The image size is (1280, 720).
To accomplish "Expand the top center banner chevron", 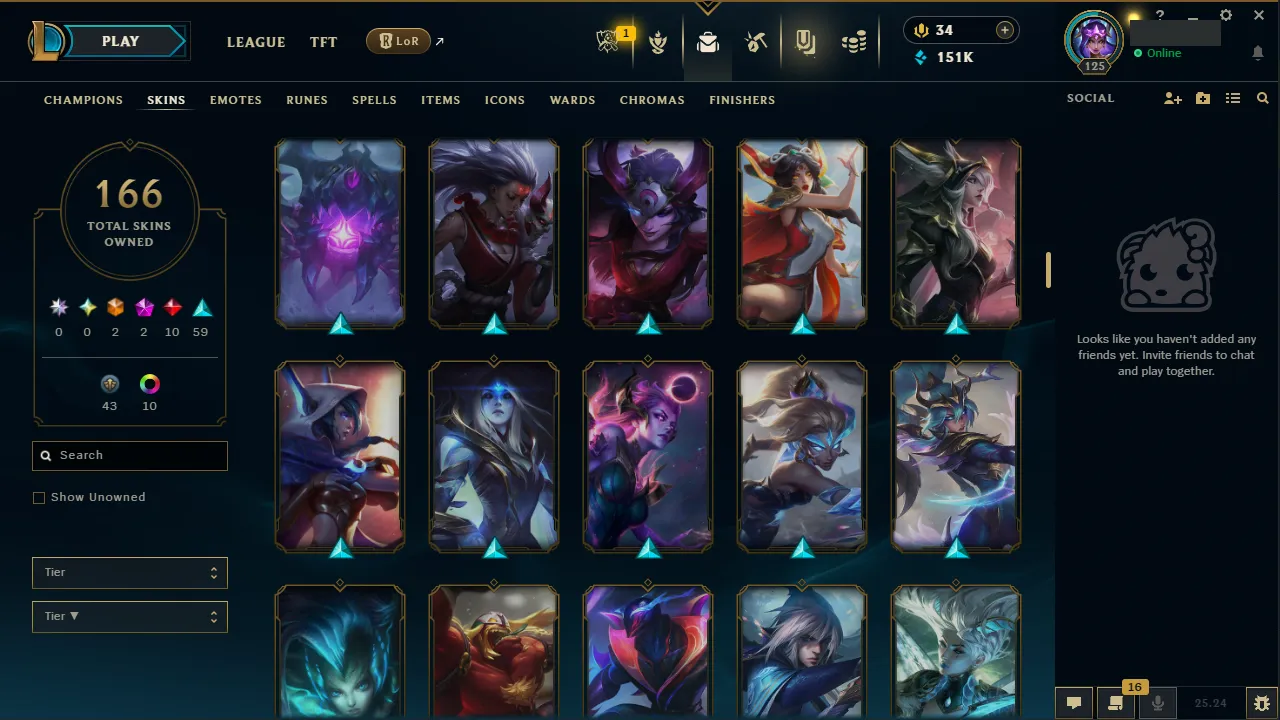I will pyautogui.click(x=708, y=7).
